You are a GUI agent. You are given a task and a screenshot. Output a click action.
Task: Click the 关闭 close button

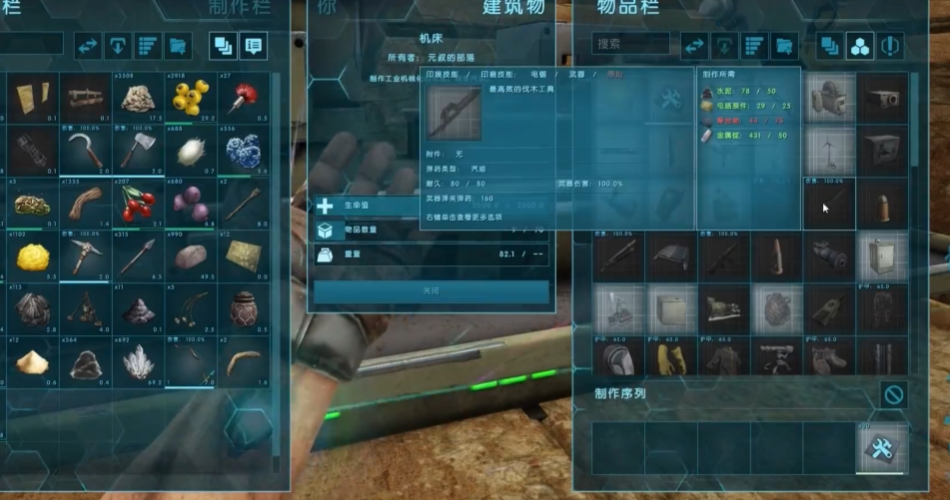pyautogui.click(x=431, y=291)
